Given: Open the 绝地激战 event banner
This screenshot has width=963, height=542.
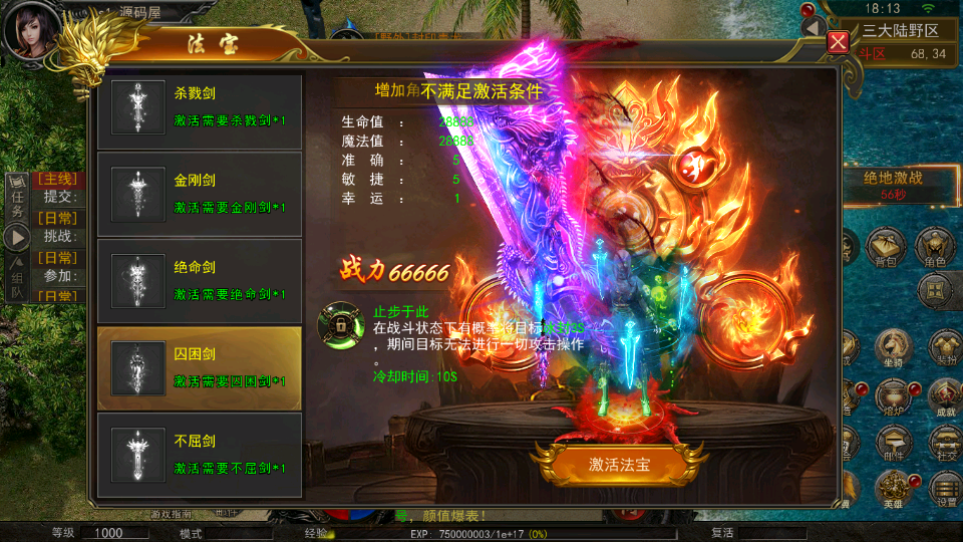Looking at the screenshot, I should click(893, 183).
